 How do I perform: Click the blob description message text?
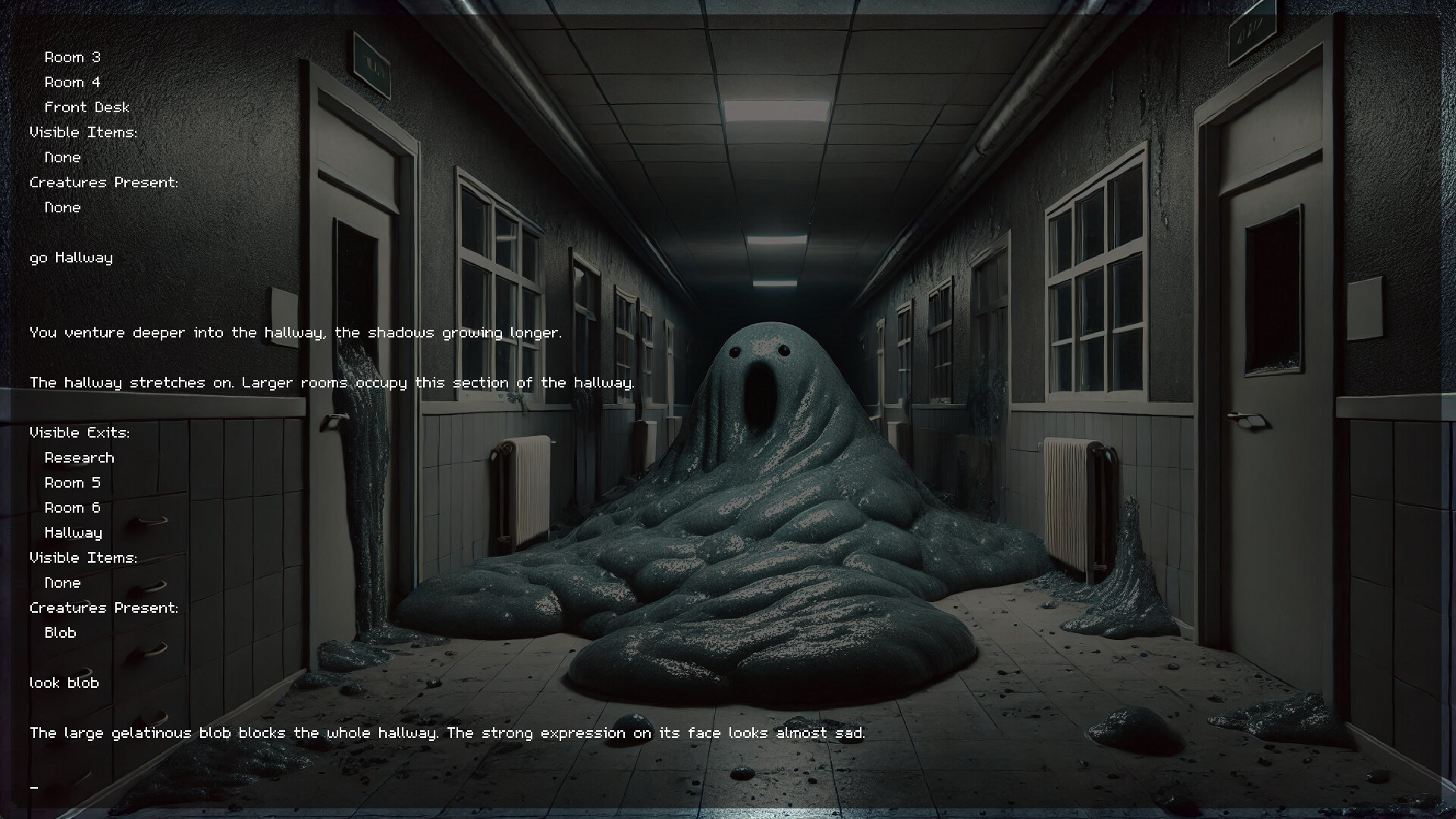pos(447,733)
